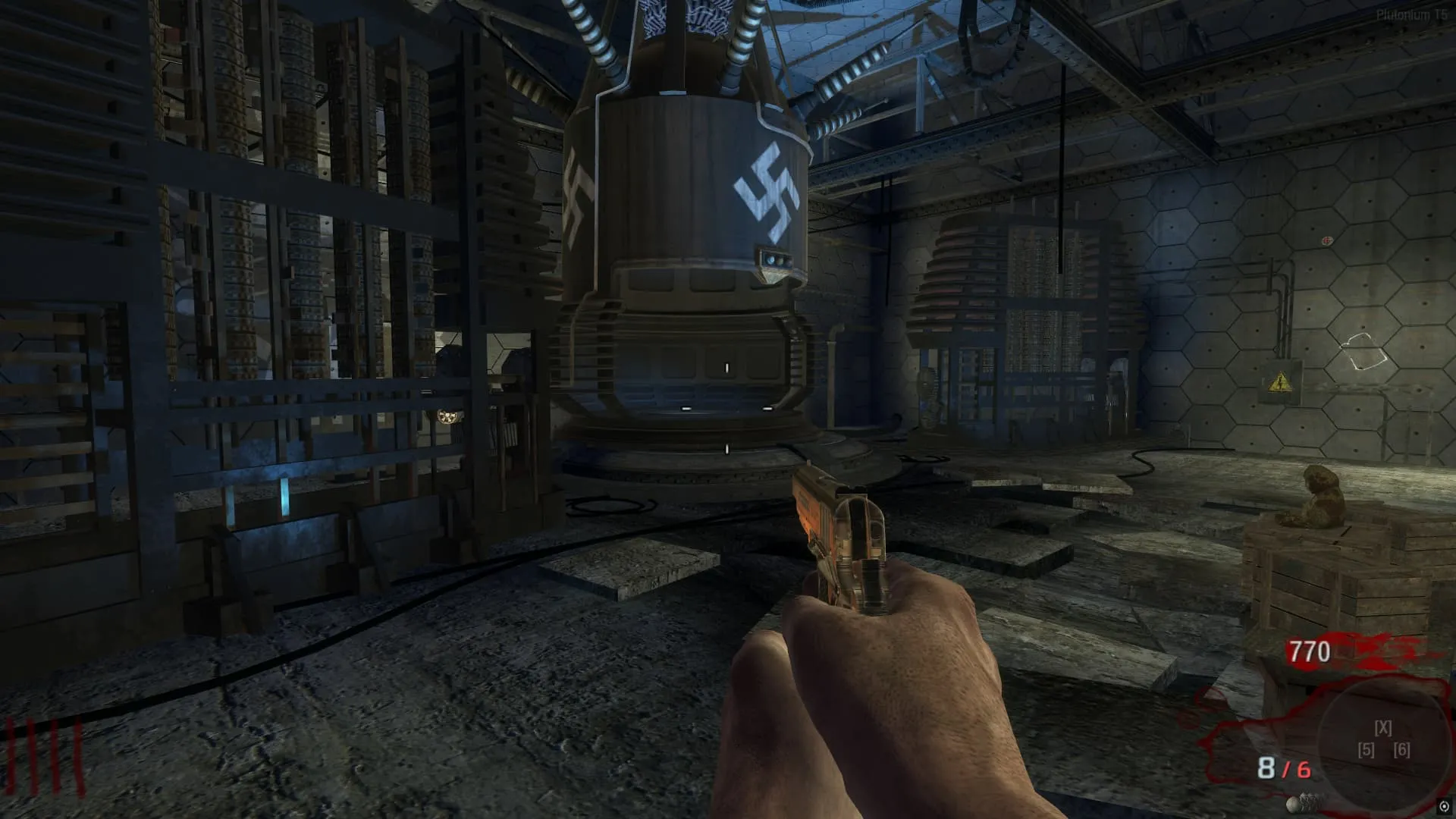Open the corner overlay target icon
Viewport: 1456px width, 819px height.
1443,806
